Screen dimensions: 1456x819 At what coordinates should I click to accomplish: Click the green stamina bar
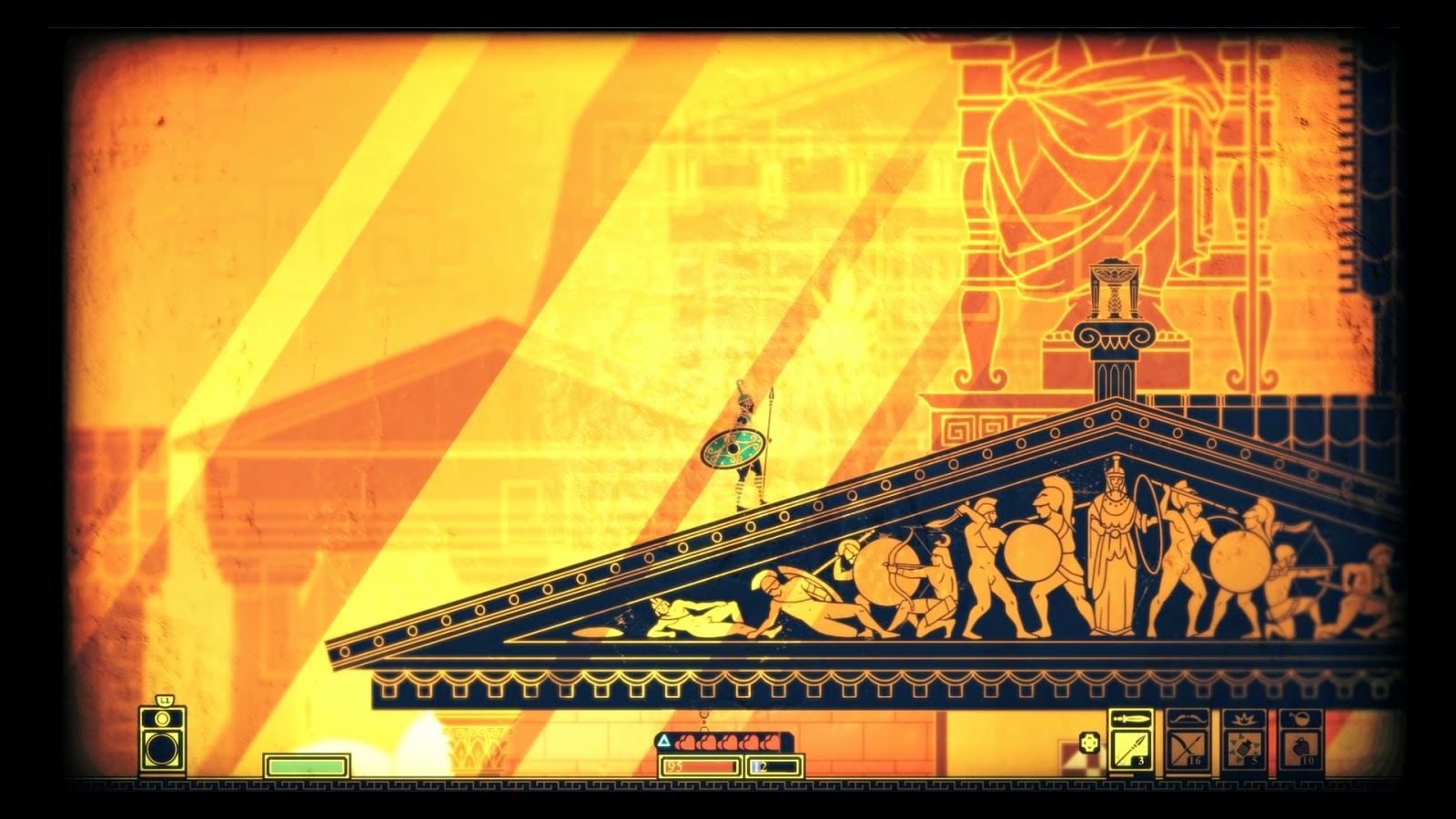tap(307, 765)
